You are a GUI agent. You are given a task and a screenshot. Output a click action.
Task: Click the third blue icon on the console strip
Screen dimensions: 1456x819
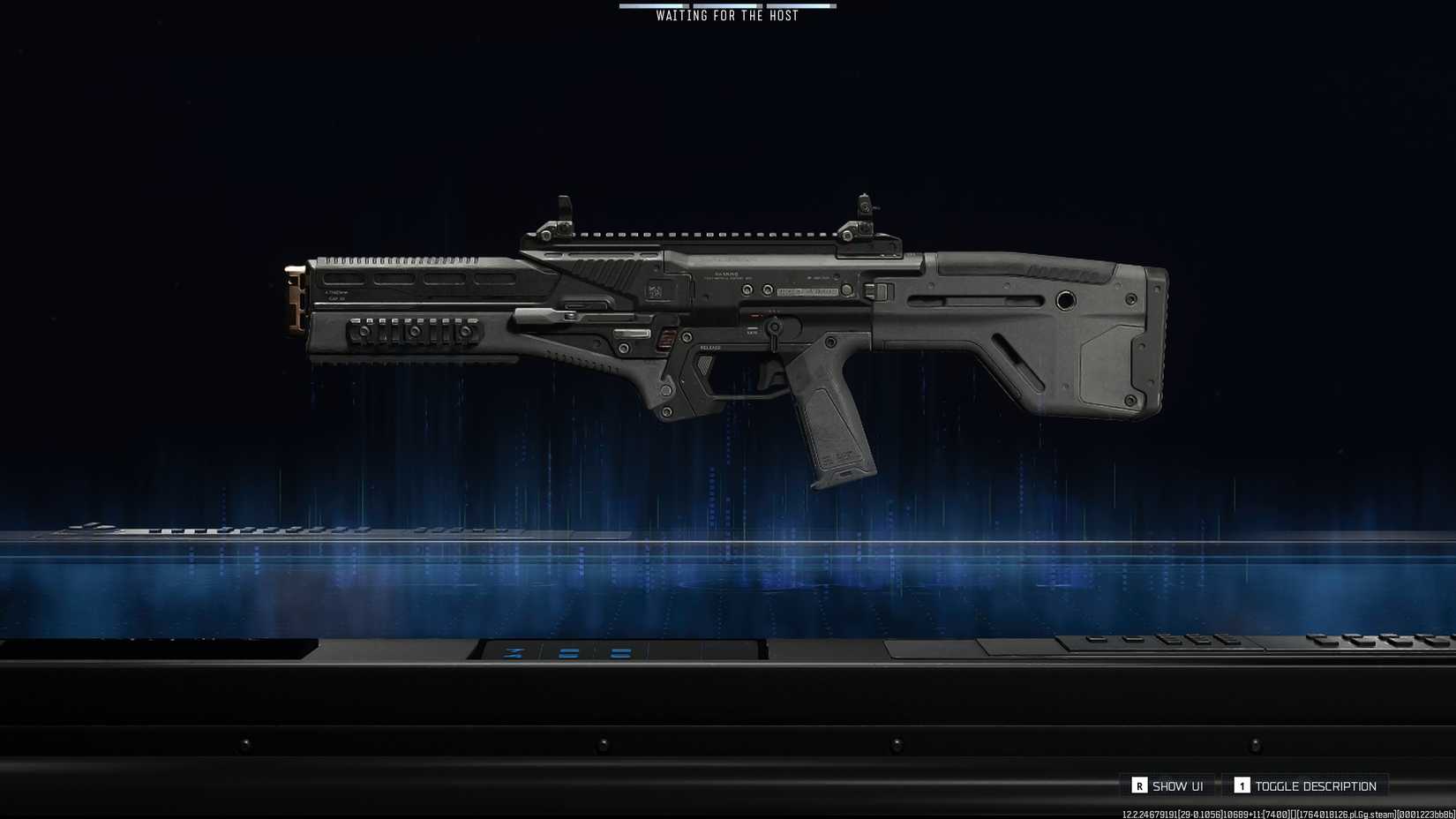[x=619, y=654]
